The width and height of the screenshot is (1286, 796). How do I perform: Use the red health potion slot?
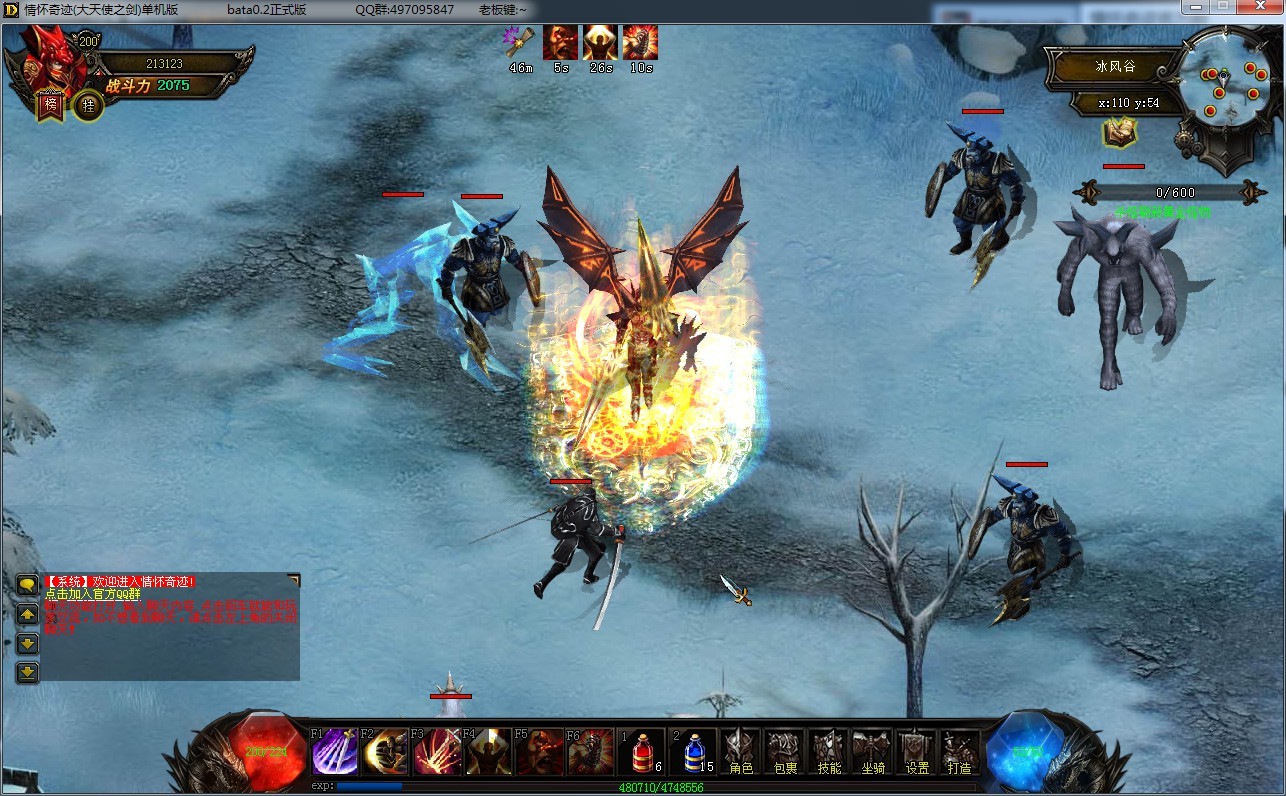(x=642, y=752)
